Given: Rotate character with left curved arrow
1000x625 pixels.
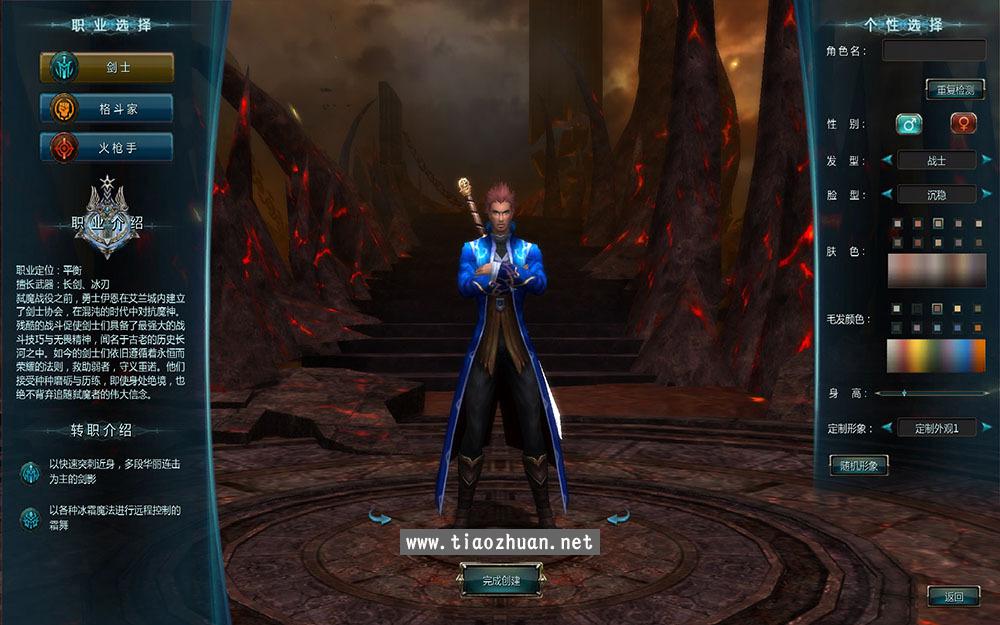Looking at the screenshot, I should [x=380, y=517].
